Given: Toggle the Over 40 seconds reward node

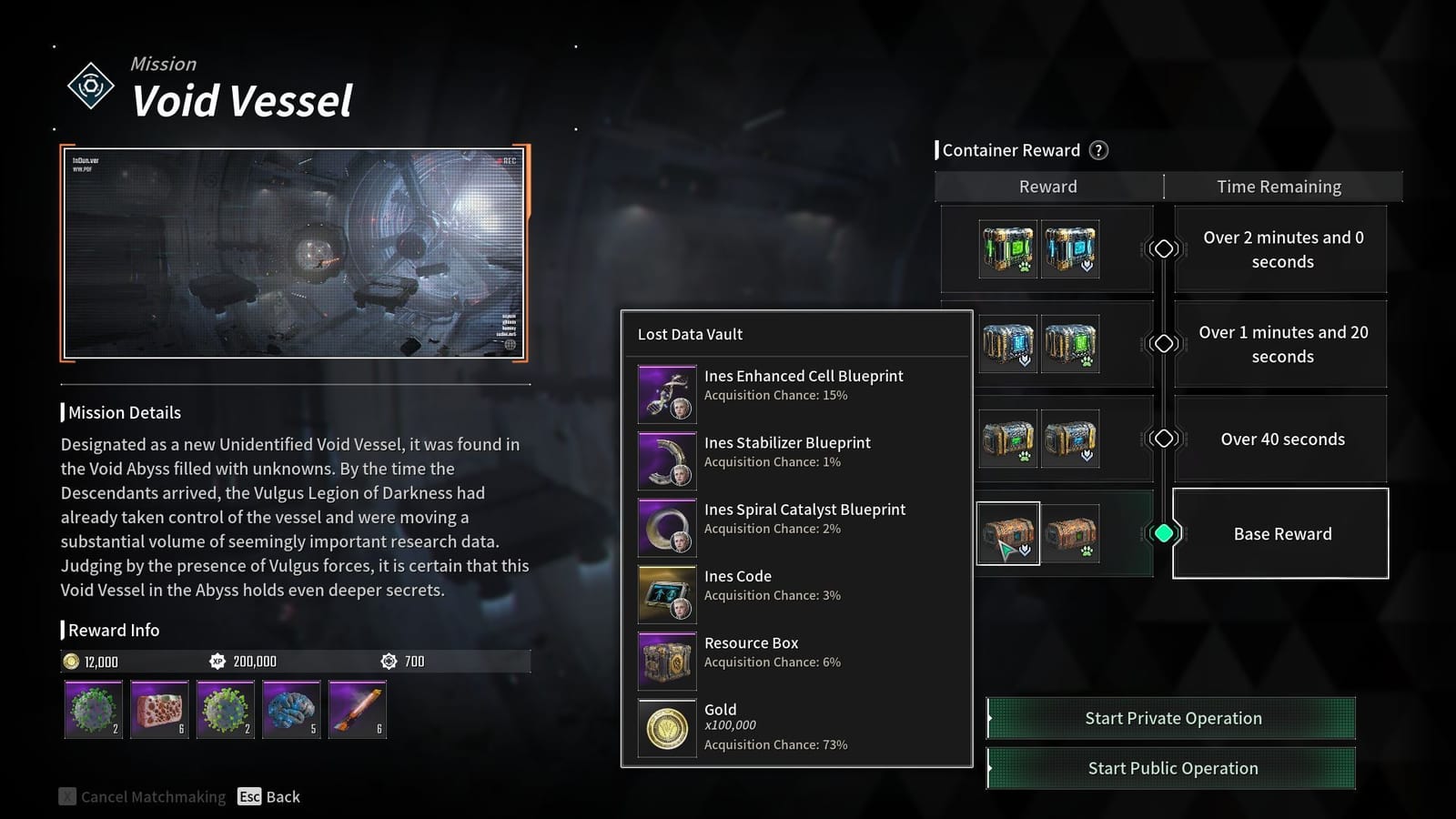Looking at the screenshot, I should [1163, 439].
